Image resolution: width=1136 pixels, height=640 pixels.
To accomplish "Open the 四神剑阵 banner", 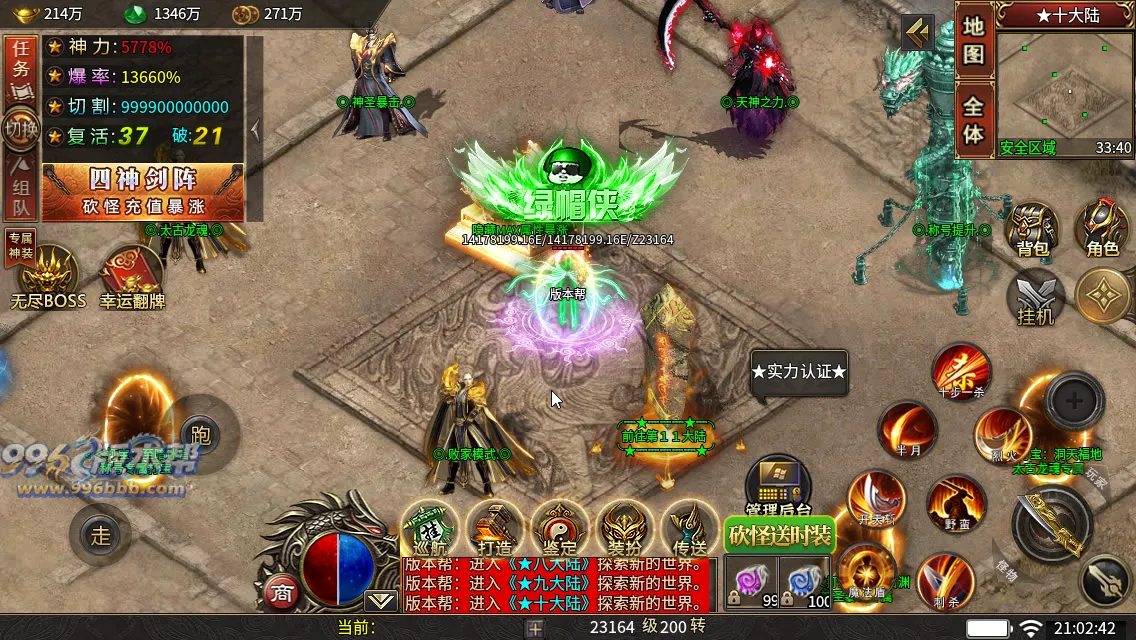I will pyautogui.click(x=143, y=191).
